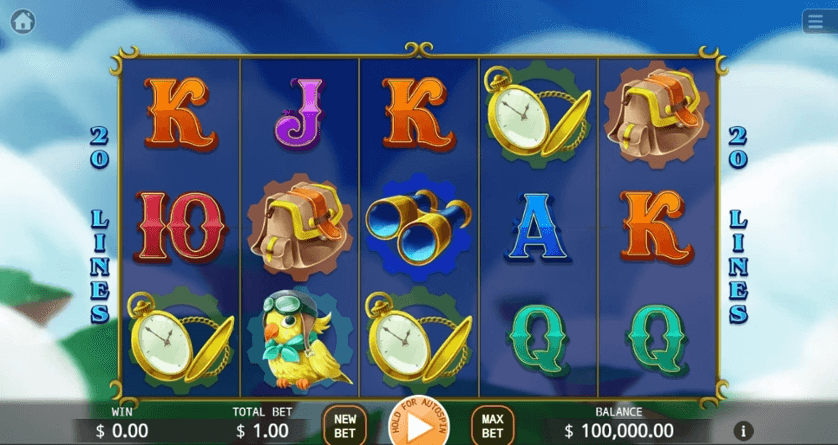Click the NEW BET button
Image resolution: width=838 pixels, height=445 pixels.
345,426
